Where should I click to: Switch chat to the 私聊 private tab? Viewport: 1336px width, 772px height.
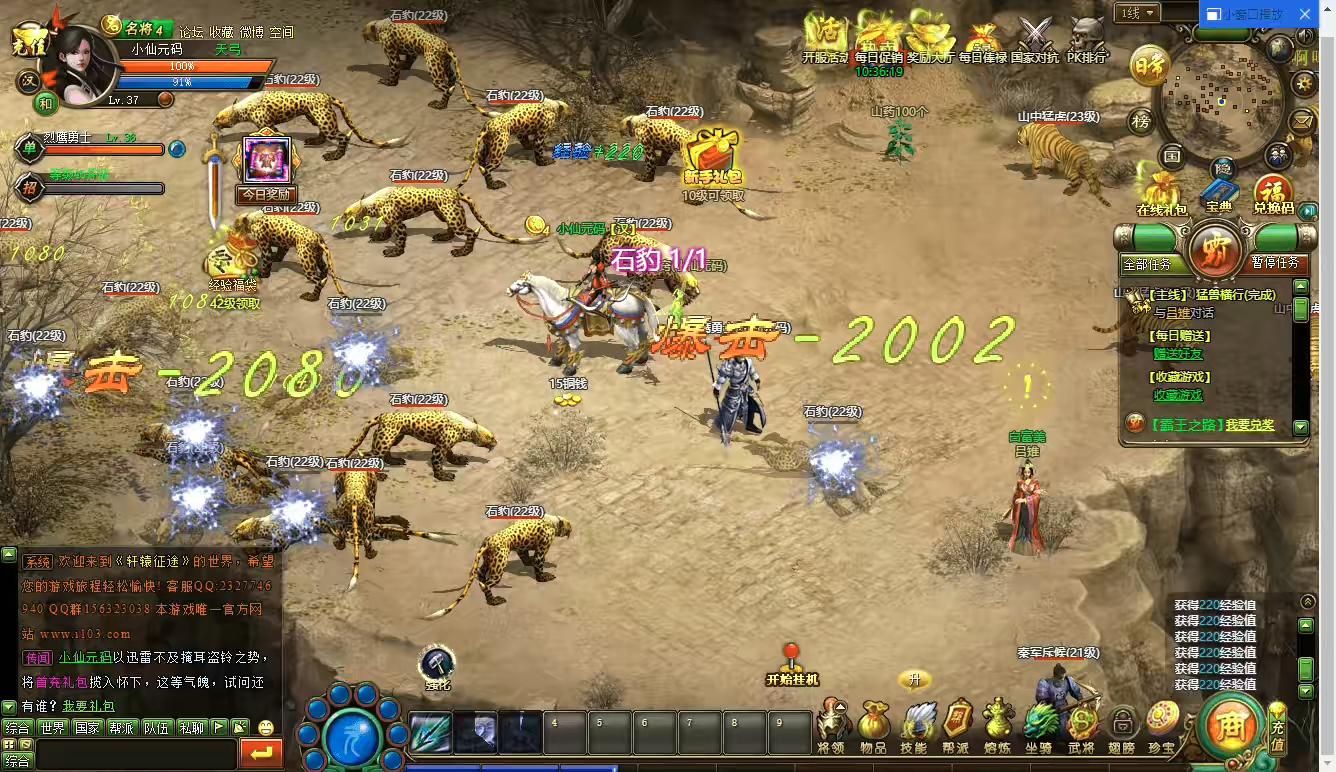(191, 728)
